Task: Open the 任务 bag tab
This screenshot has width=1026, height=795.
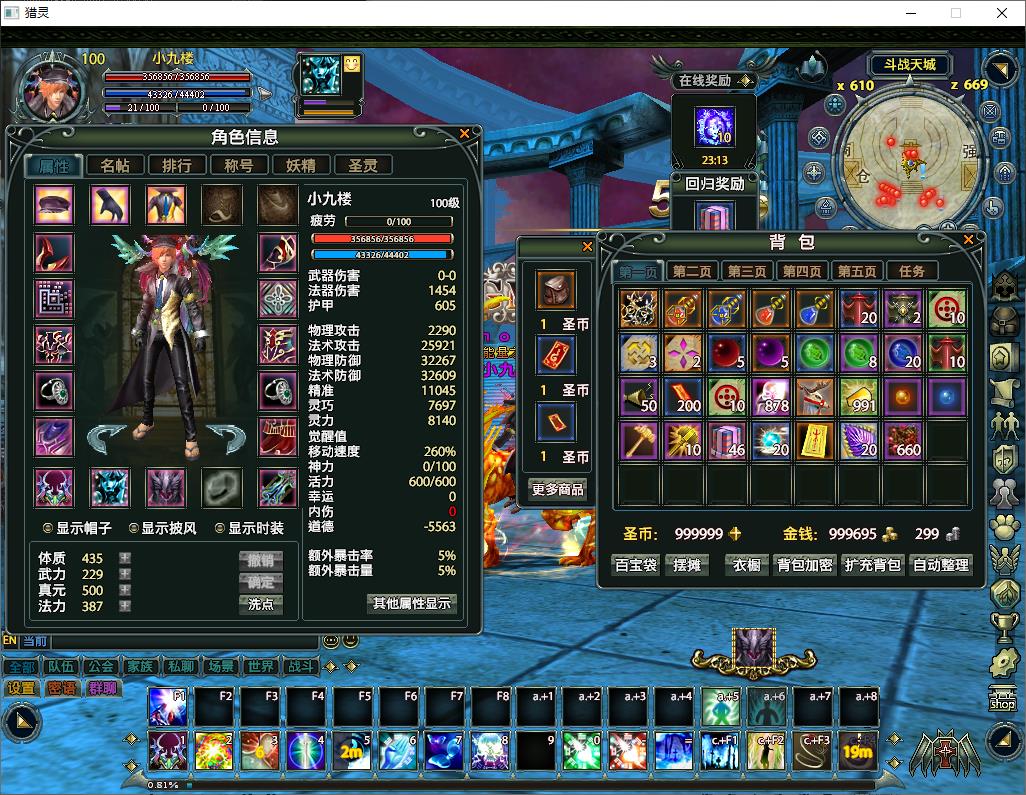Action: coord(912,271)
